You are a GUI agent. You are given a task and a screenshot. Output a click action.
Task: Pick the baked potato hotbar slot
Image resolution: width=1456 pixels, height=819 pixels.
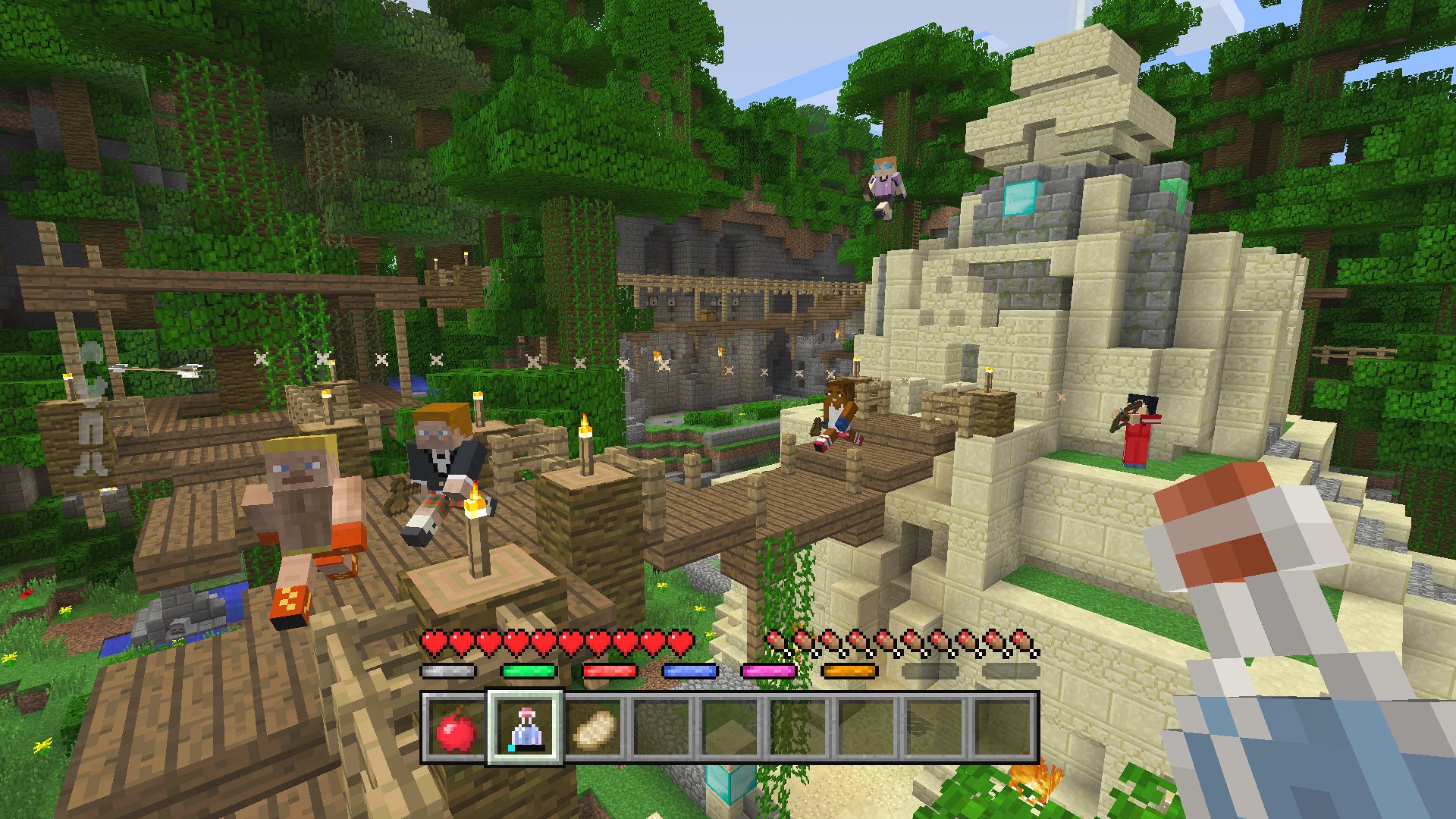593,729
